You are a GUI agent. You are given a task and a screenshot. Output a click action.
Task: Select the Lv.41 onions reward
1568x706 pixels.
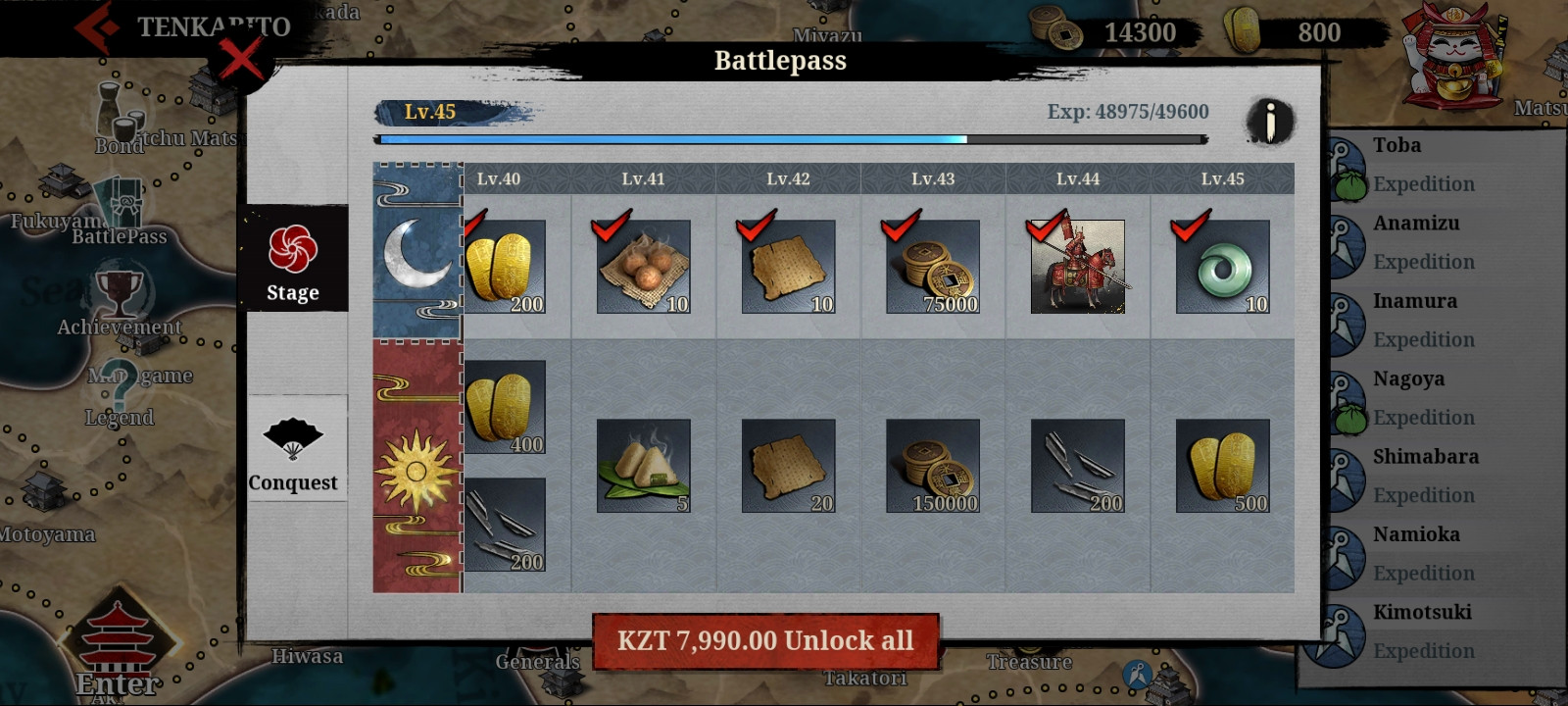tap(643, 267)
